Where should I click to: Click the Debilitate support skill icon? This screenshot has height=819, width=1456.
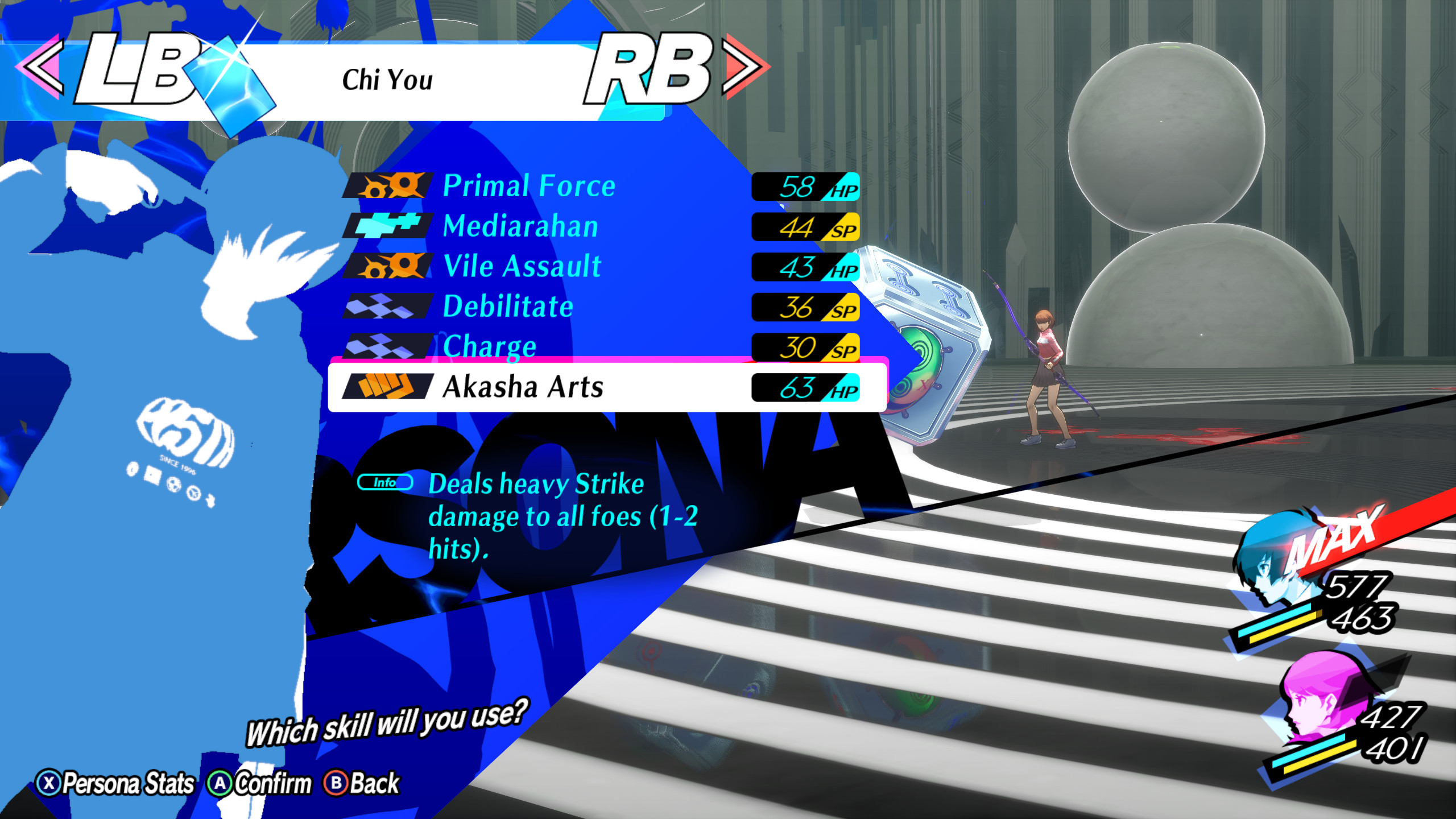[387, 307]
